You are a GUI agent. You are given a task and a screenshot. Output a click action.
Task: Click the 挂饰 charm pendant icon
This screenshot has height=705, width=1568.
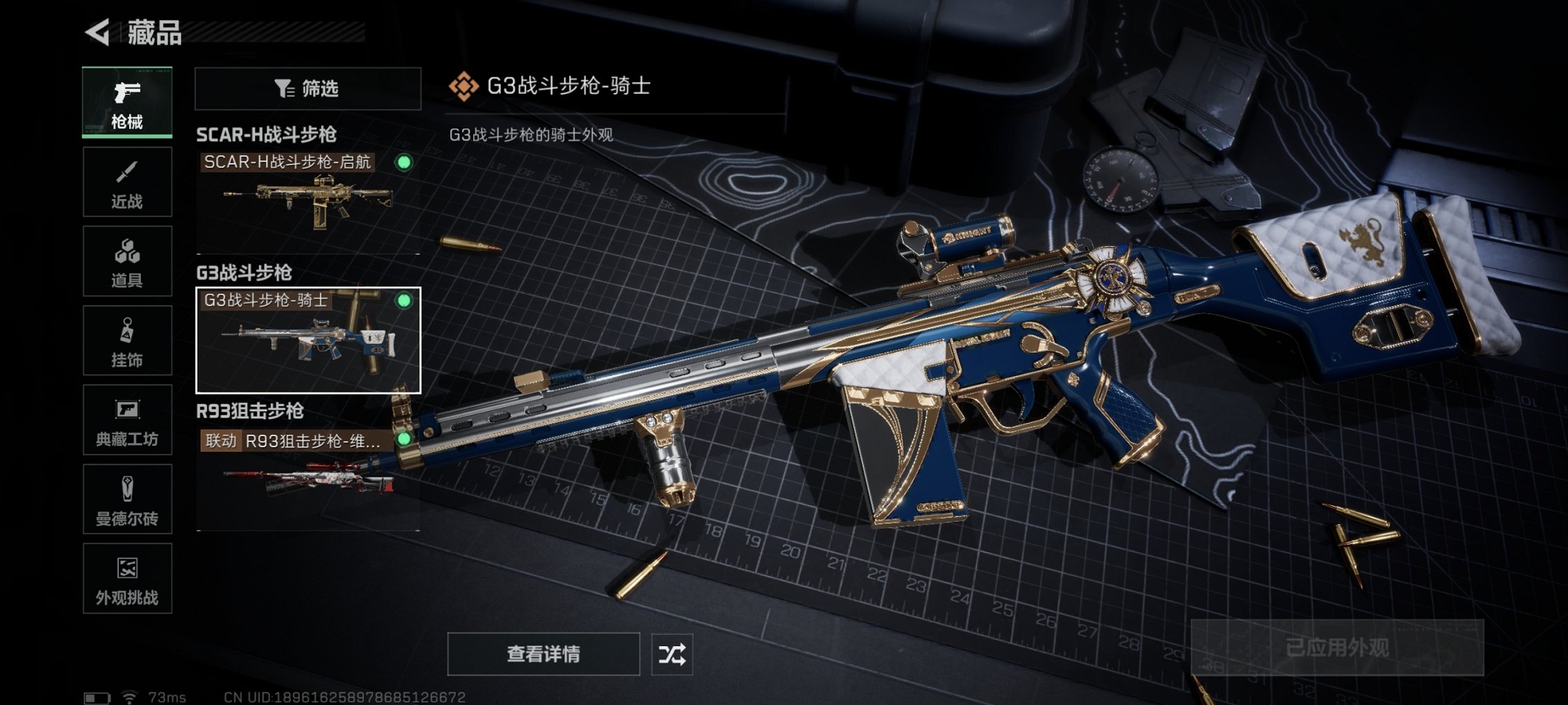126,340
